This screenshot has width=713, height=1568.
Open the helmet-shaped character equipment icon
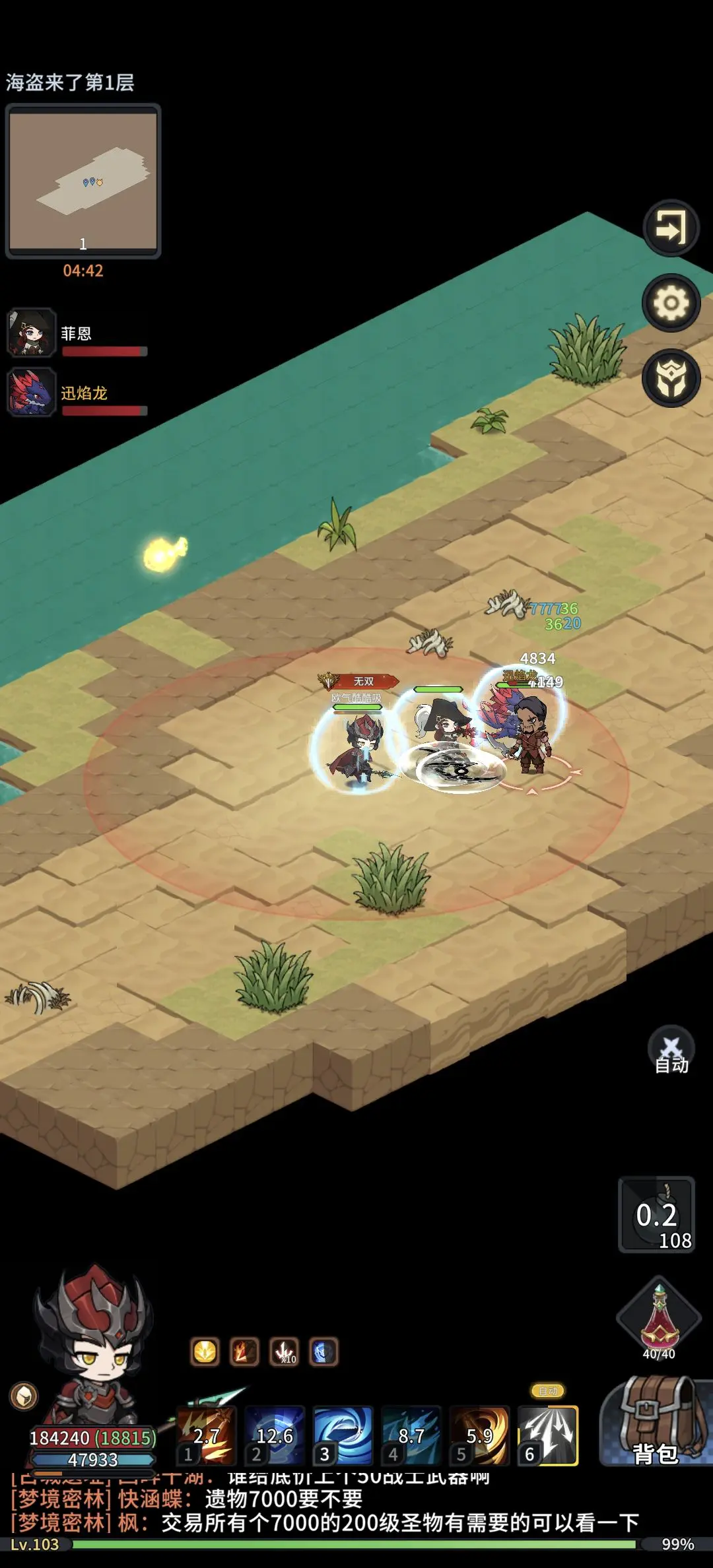click(x=671, y=378)
